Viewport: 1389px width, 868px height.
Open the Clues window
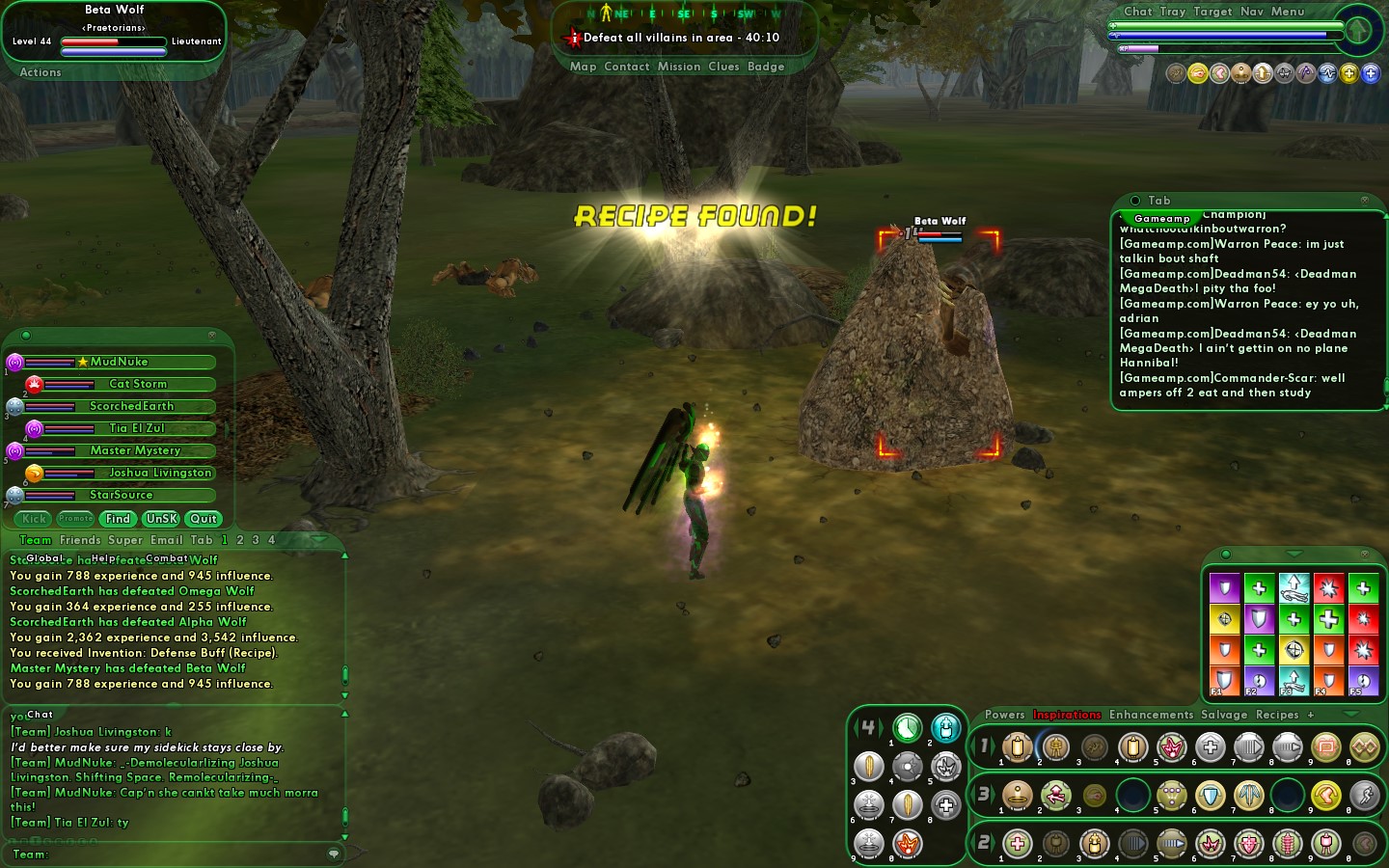723,67
